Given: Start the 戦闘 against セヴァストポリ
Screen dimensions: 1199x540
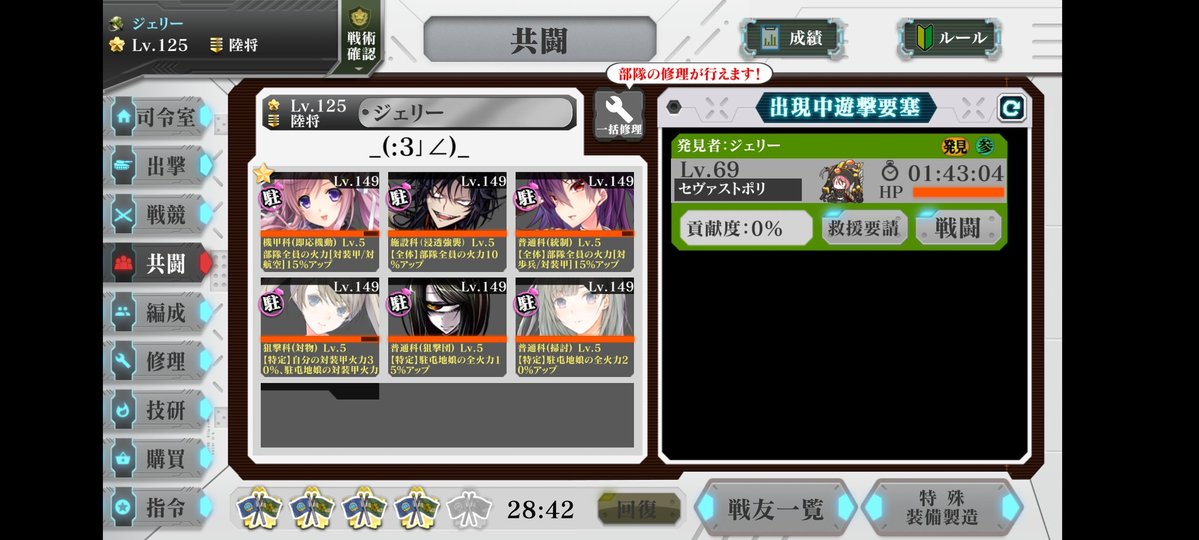Looking at the screenshot, I should tap(956, 228).
